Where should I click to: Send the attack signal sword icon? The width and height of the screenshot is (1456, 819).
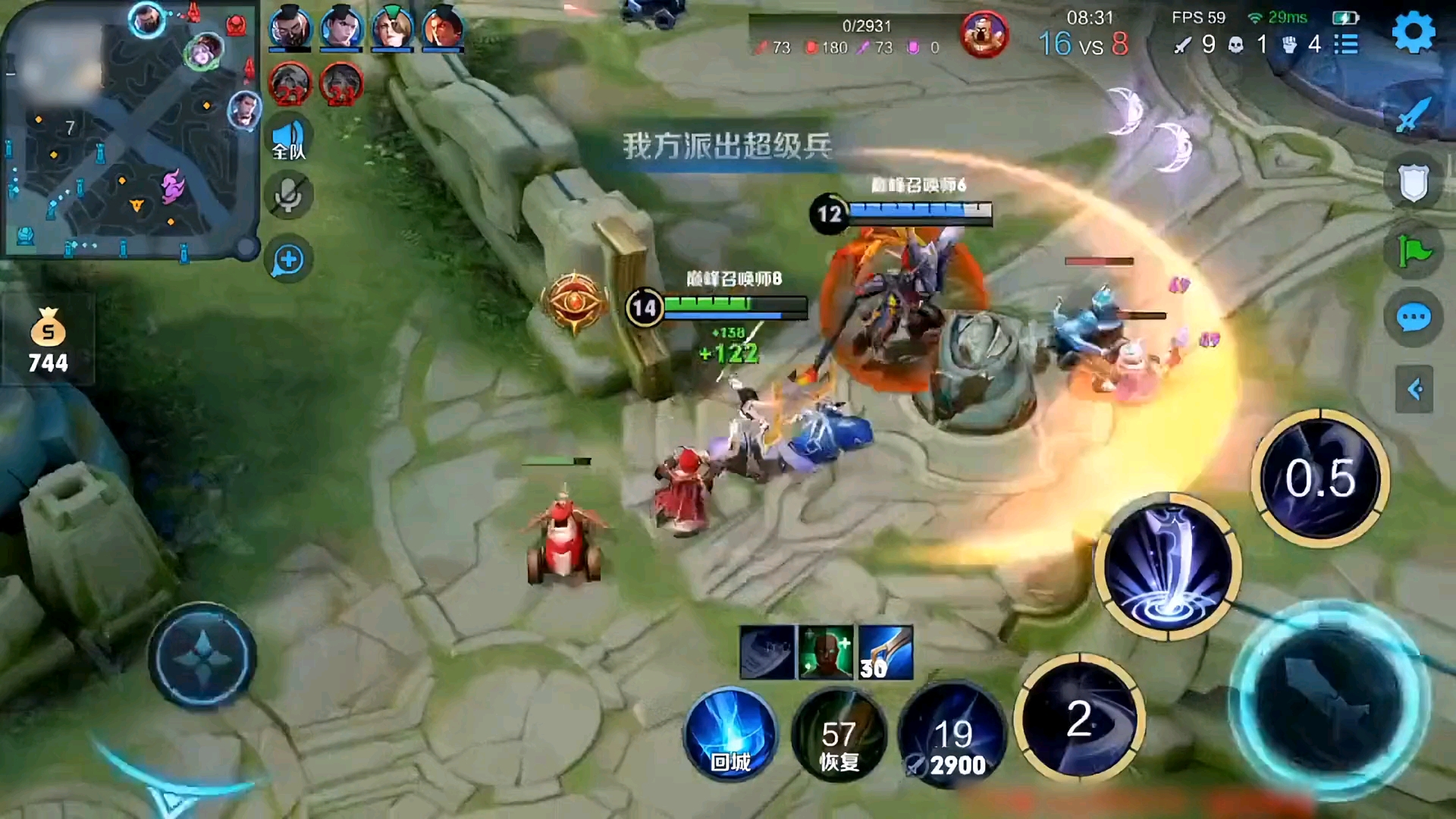[1414, 115]
